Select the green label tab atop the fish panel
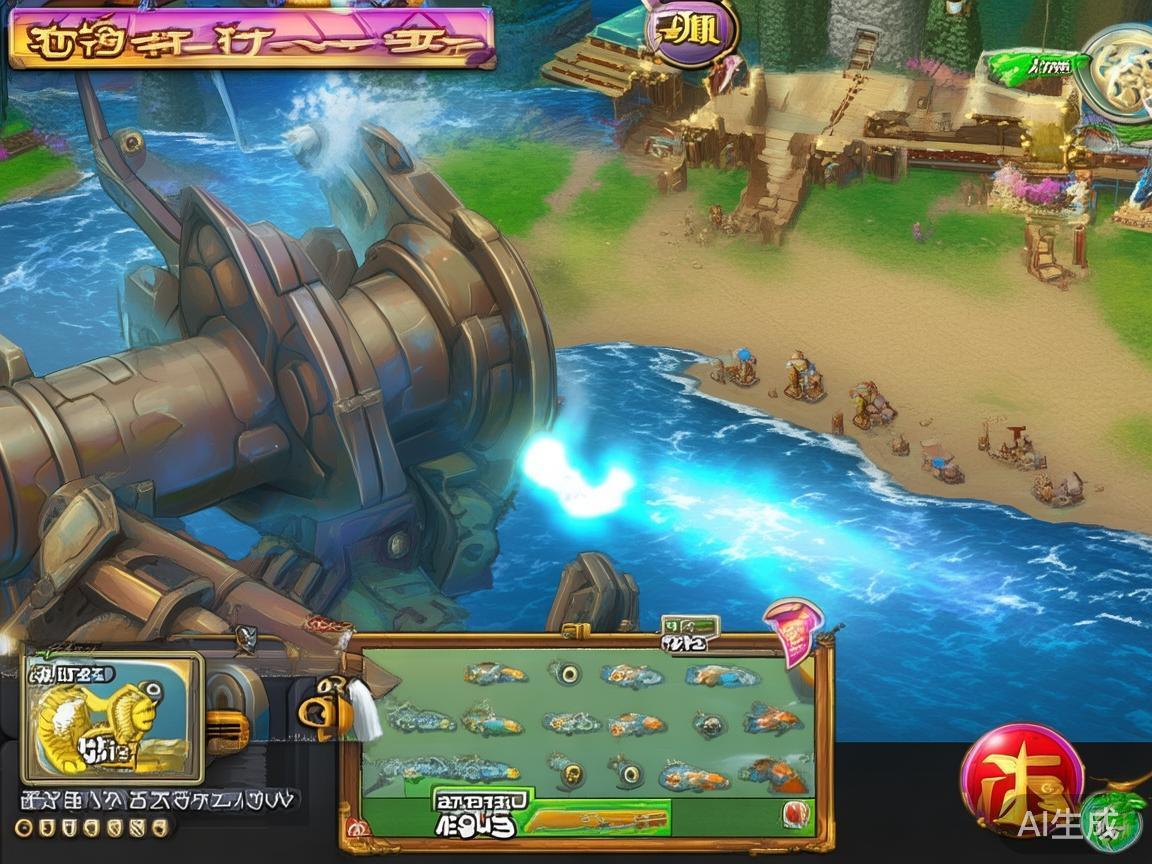 (690, 627)
